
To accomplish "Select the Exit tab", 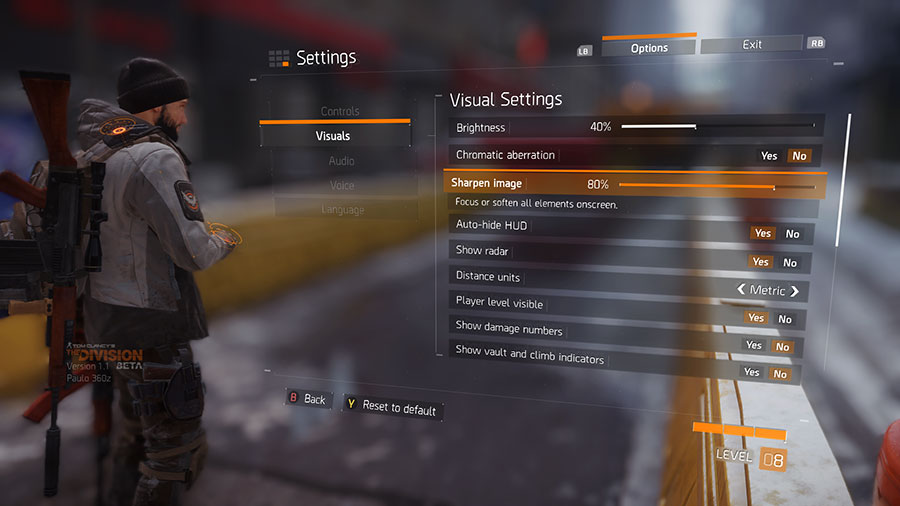I will coord(752,45).
